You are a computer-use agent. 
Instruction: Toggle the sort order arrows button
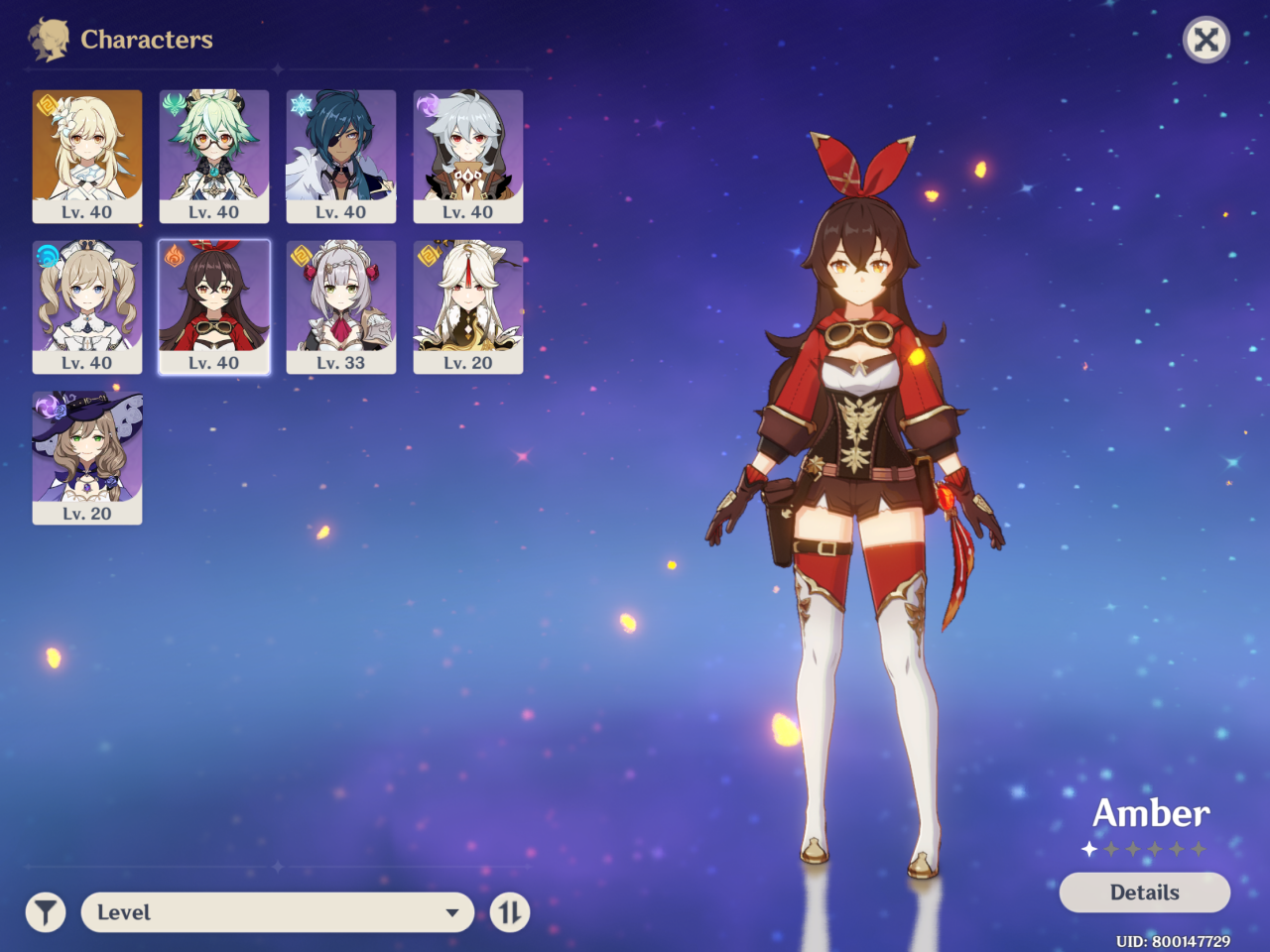(x=510, y=912)
